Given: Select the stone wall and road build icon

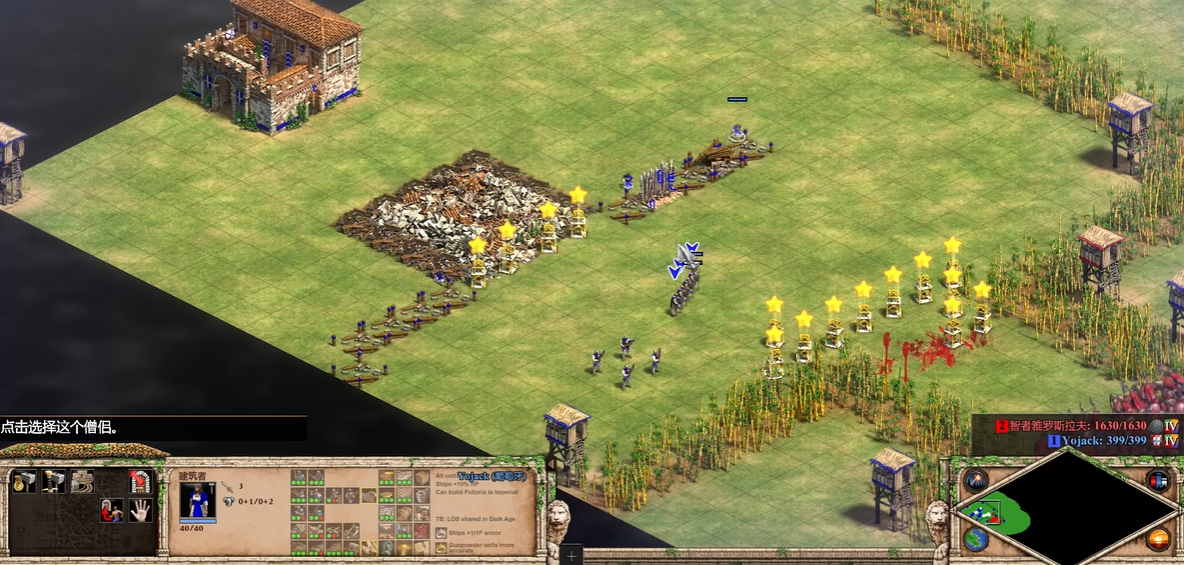Looking at the screenshot, I should tap(82, 481).
